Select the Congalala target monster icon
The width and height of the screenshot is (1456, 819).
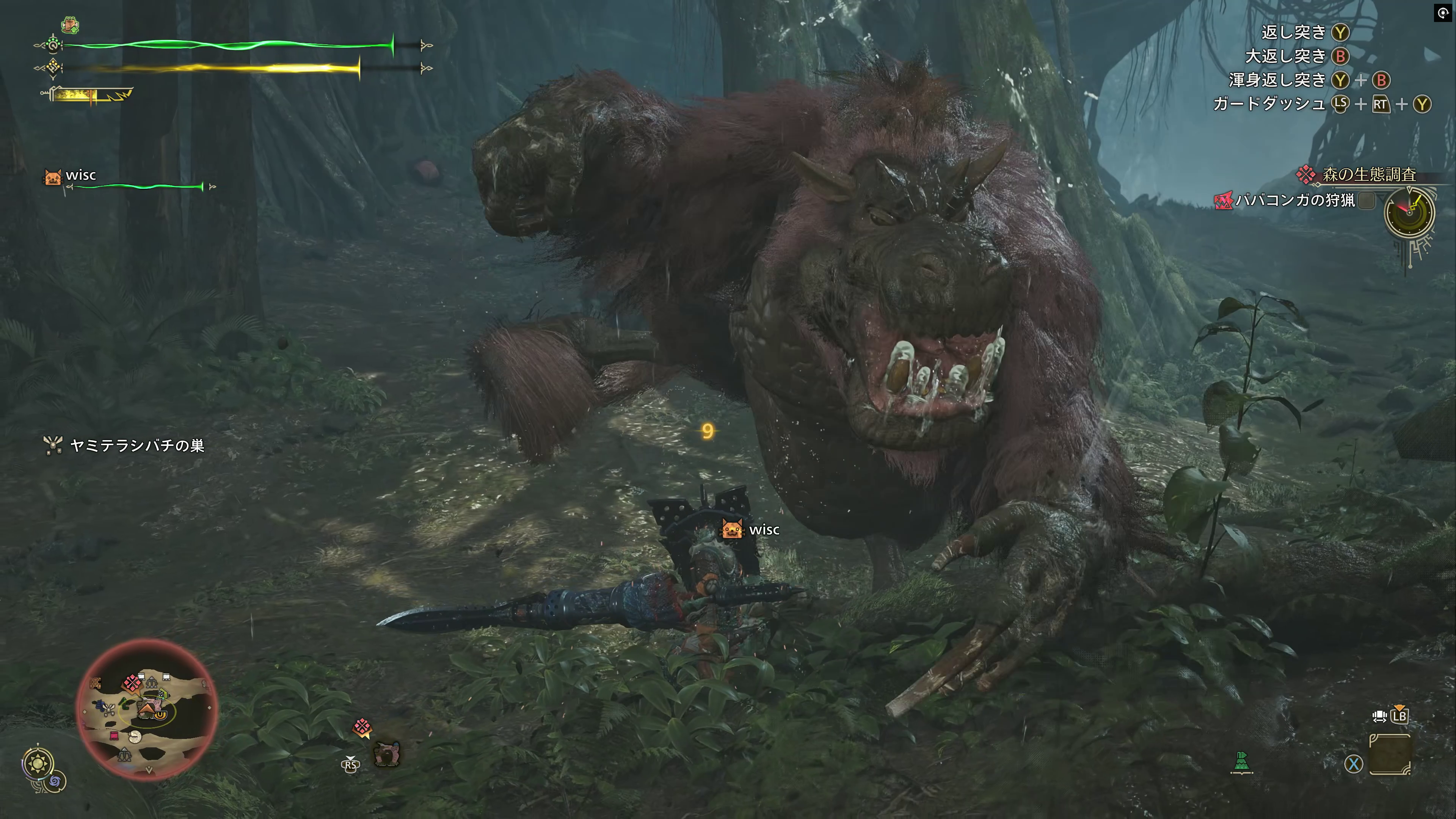point(387,754)
